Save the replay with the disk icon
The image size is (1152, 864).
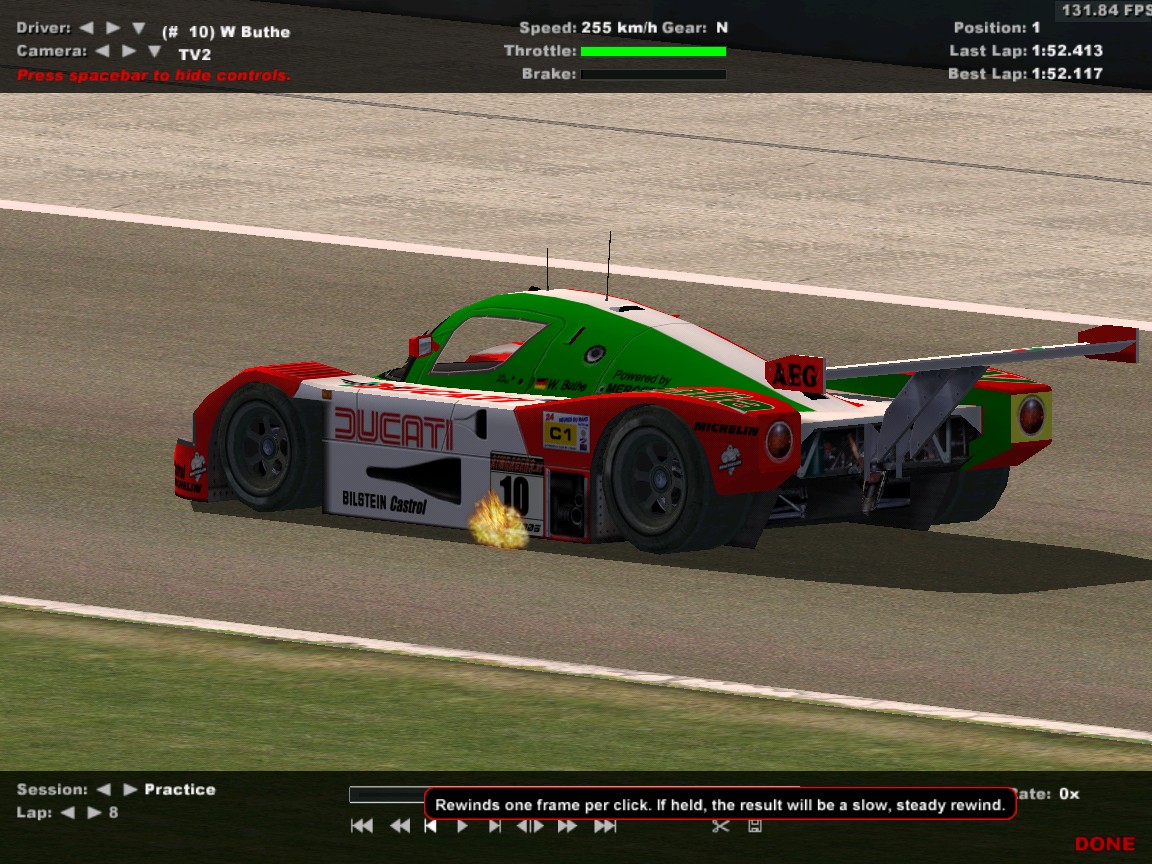[x=755, y=826]
